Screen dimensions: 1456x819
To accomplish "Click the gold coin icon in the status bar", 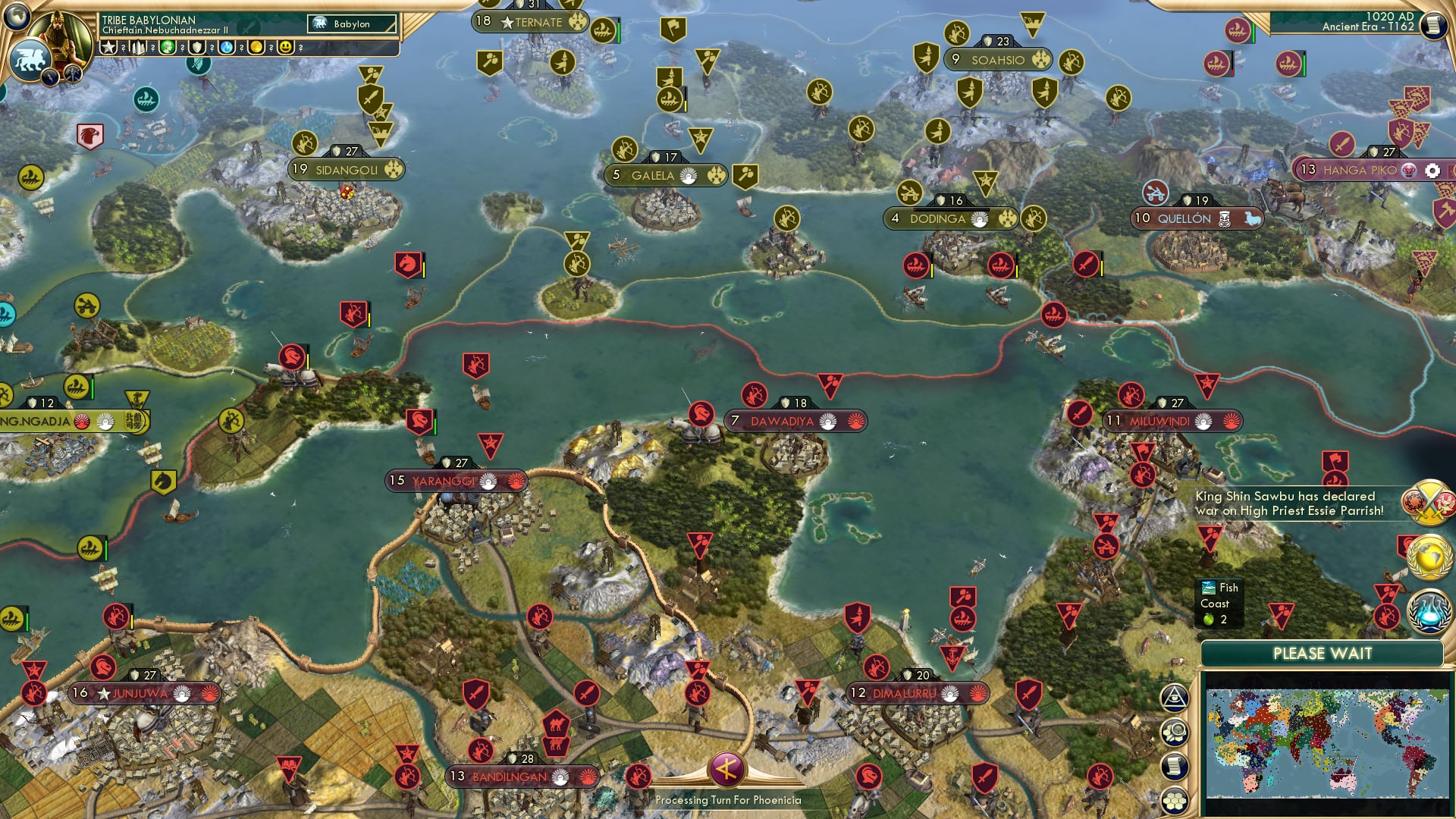I will pos(257,47).
